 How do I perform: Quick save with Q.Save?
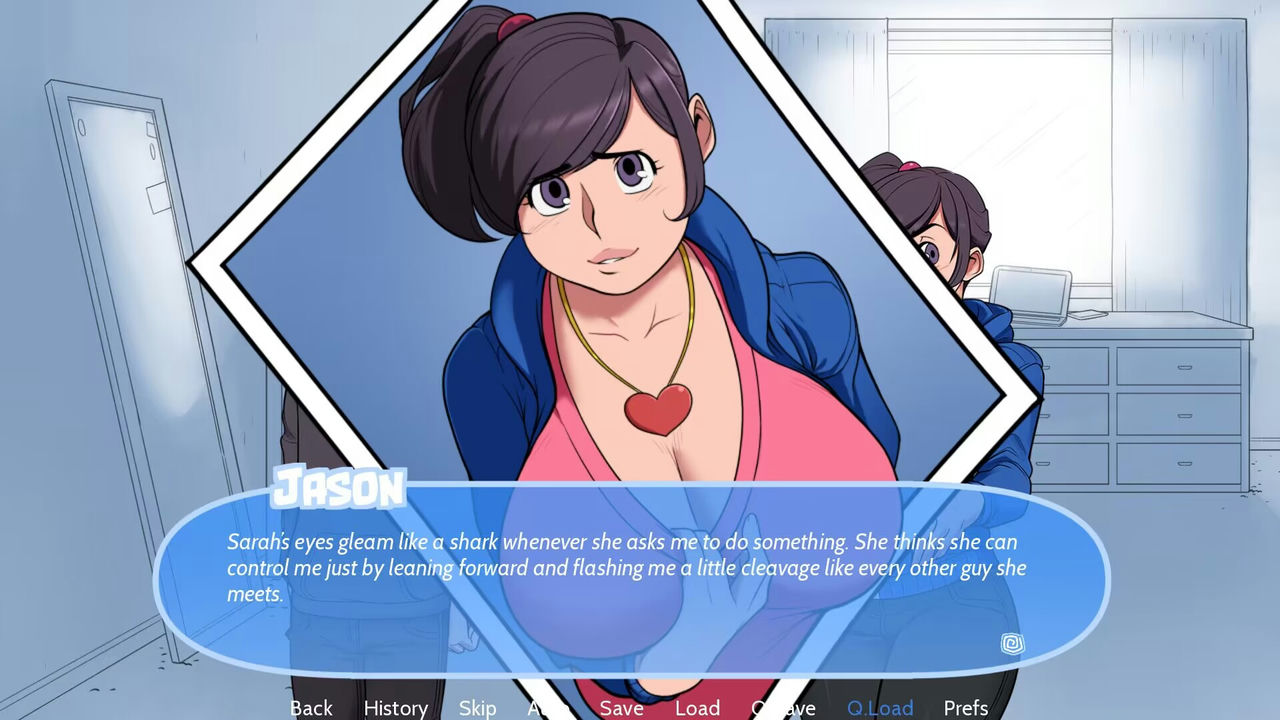(x=783, y=708)
